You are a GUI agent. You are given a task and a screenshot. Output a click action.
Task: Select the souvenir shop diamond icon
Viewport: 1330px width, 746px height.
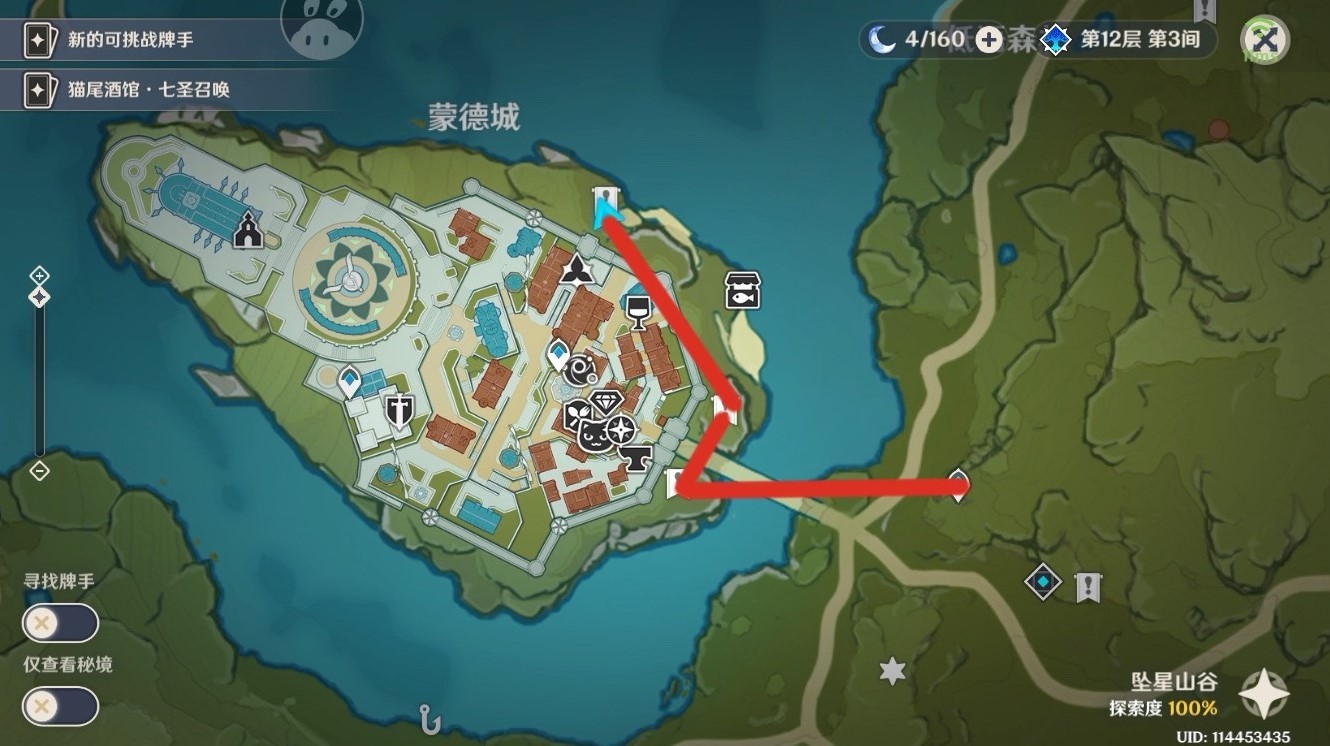(606, 400)
